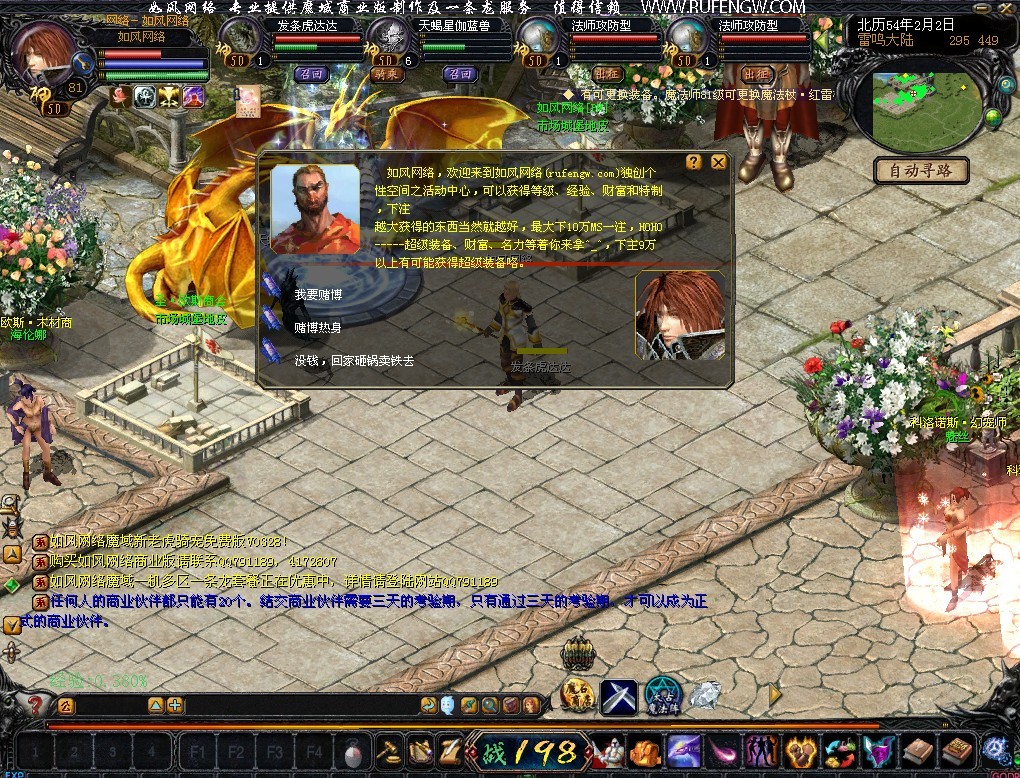Image resolution: width=1020 pixels, height=778 pixels.
Task: Click the 自动寻路 auto-pathfinding button
Action: pos(921,170)
